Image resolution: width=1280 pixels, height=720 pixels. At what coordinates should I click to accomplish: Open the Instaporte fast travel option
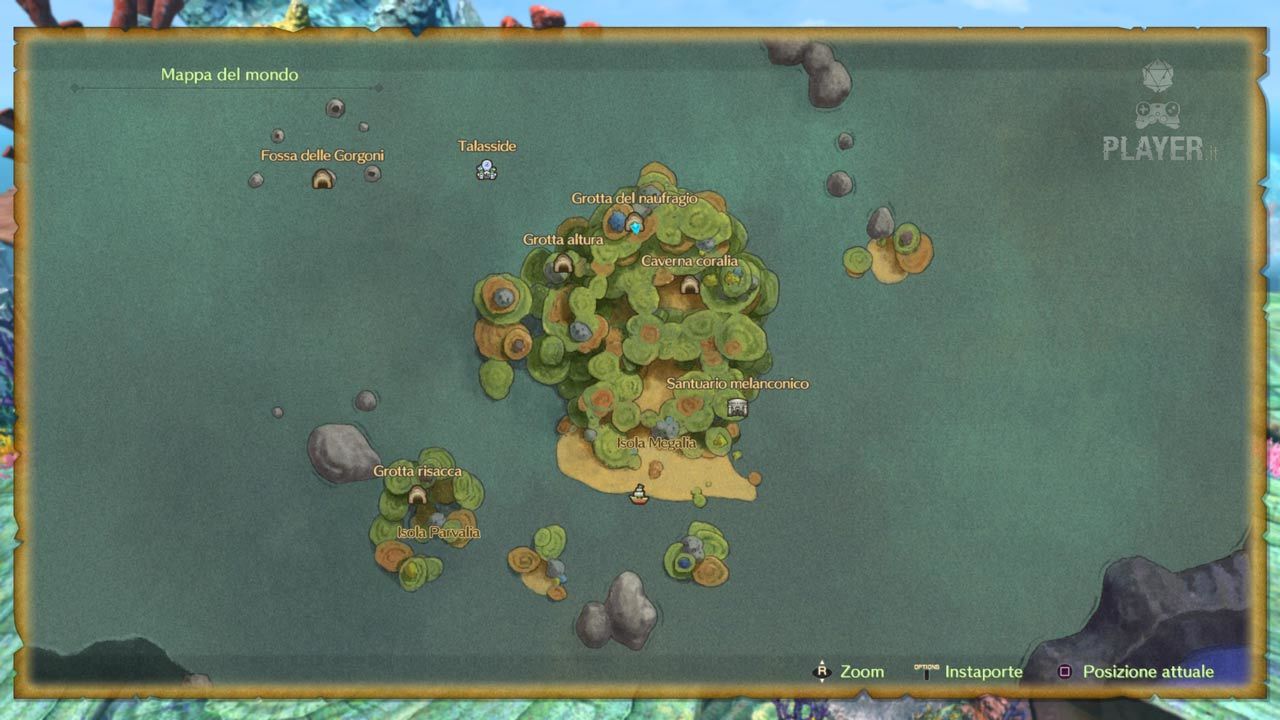pos(968,672)
